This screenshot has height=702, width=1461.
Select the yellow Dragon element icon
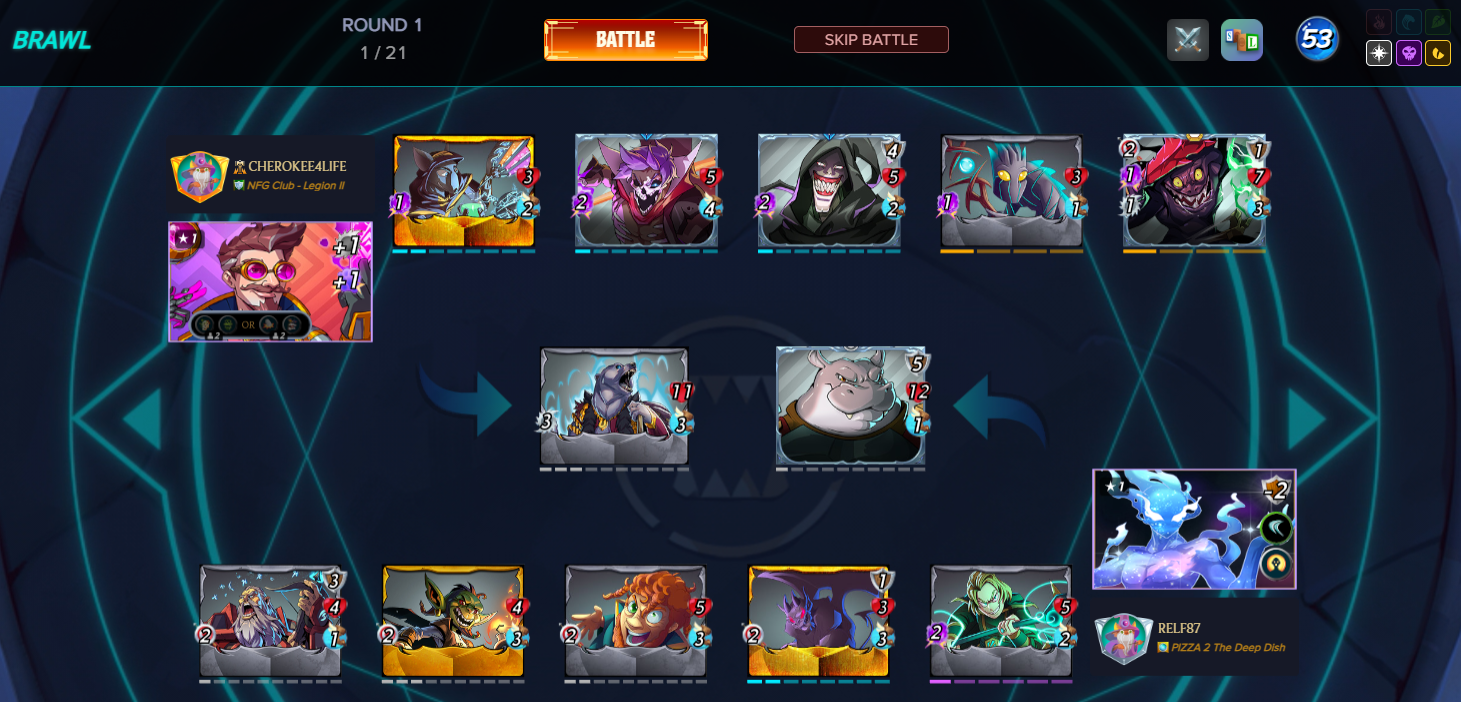(x=1438, y=53)
